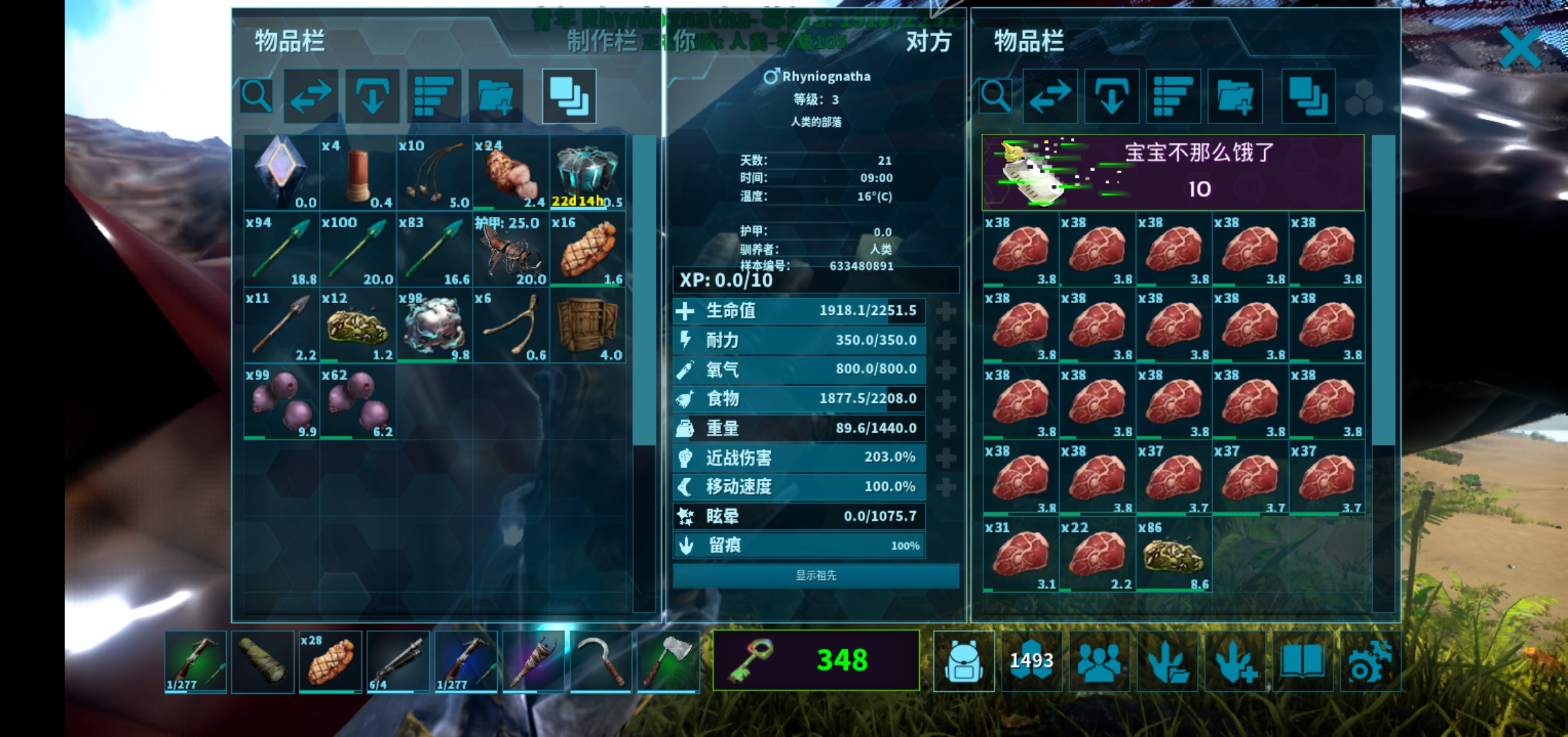Switch to the 制作栏 crafting tab

601,42
